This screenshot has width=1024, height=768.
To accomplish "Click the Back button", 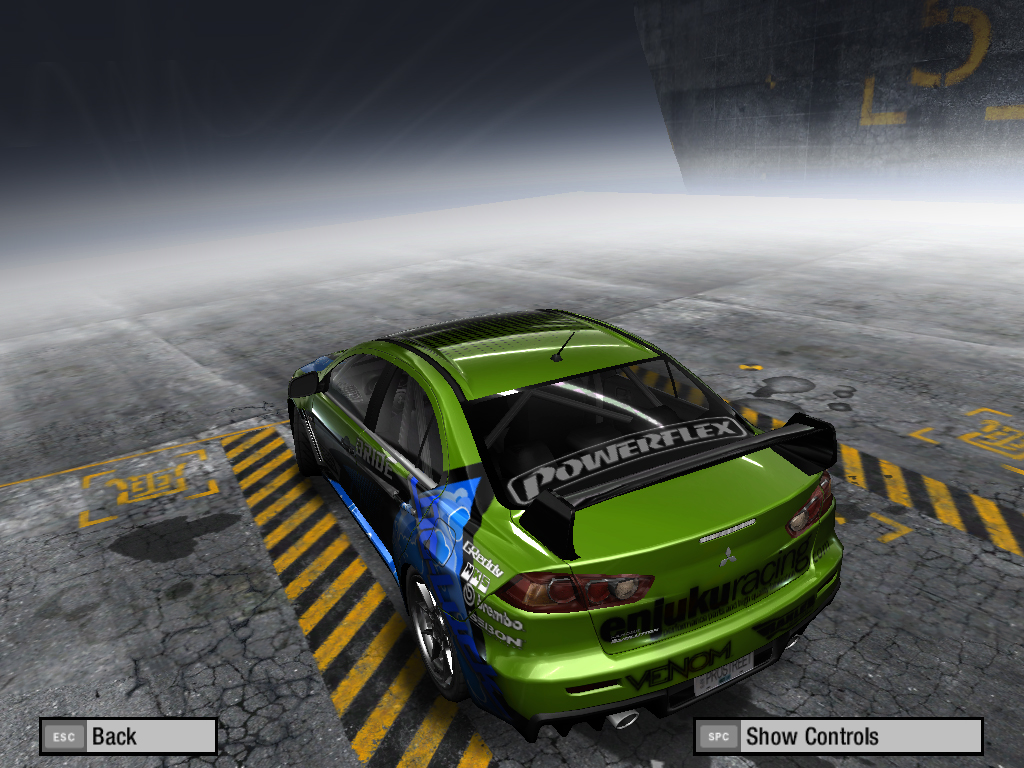I will [x=128, y=737].
